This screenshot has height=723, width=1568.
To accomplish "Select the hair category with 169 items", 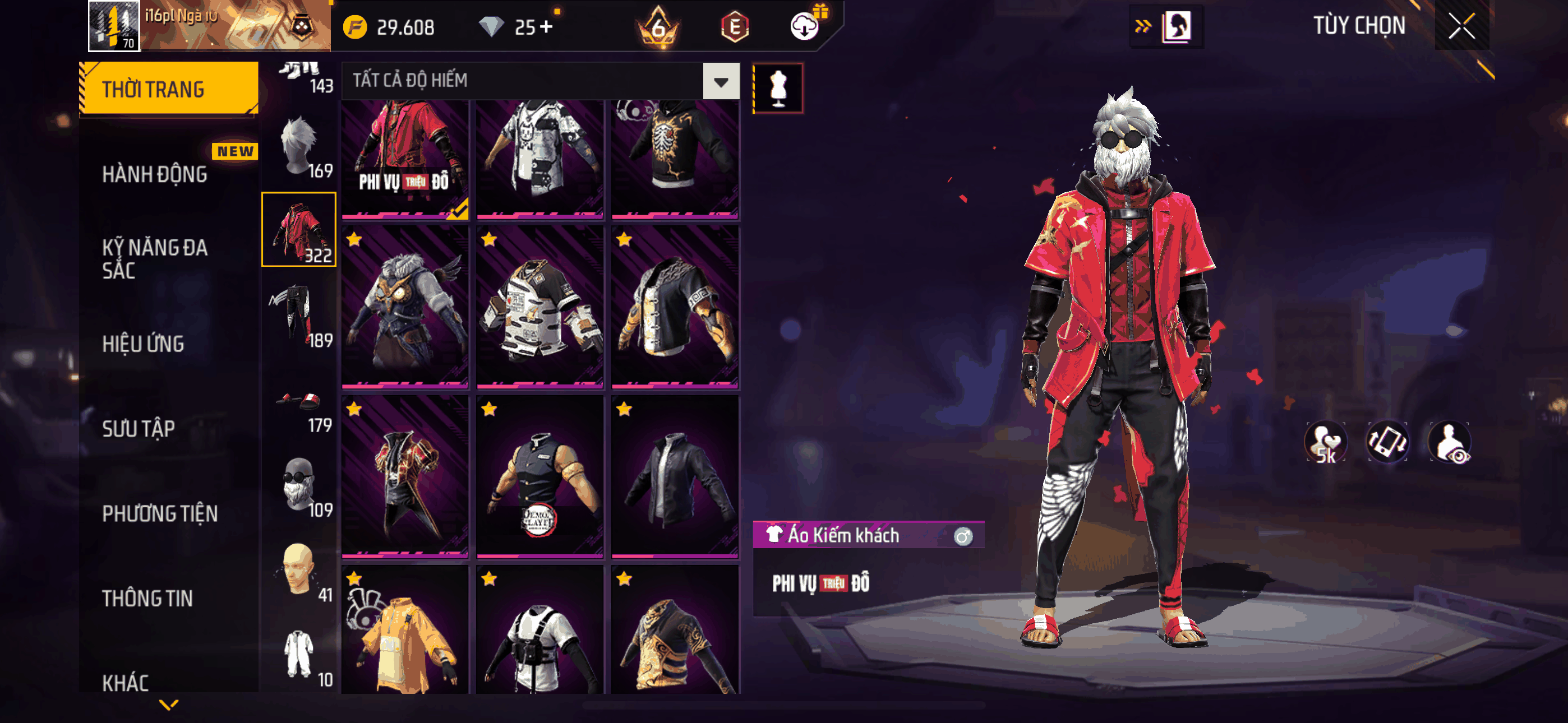I will point(299,146).
